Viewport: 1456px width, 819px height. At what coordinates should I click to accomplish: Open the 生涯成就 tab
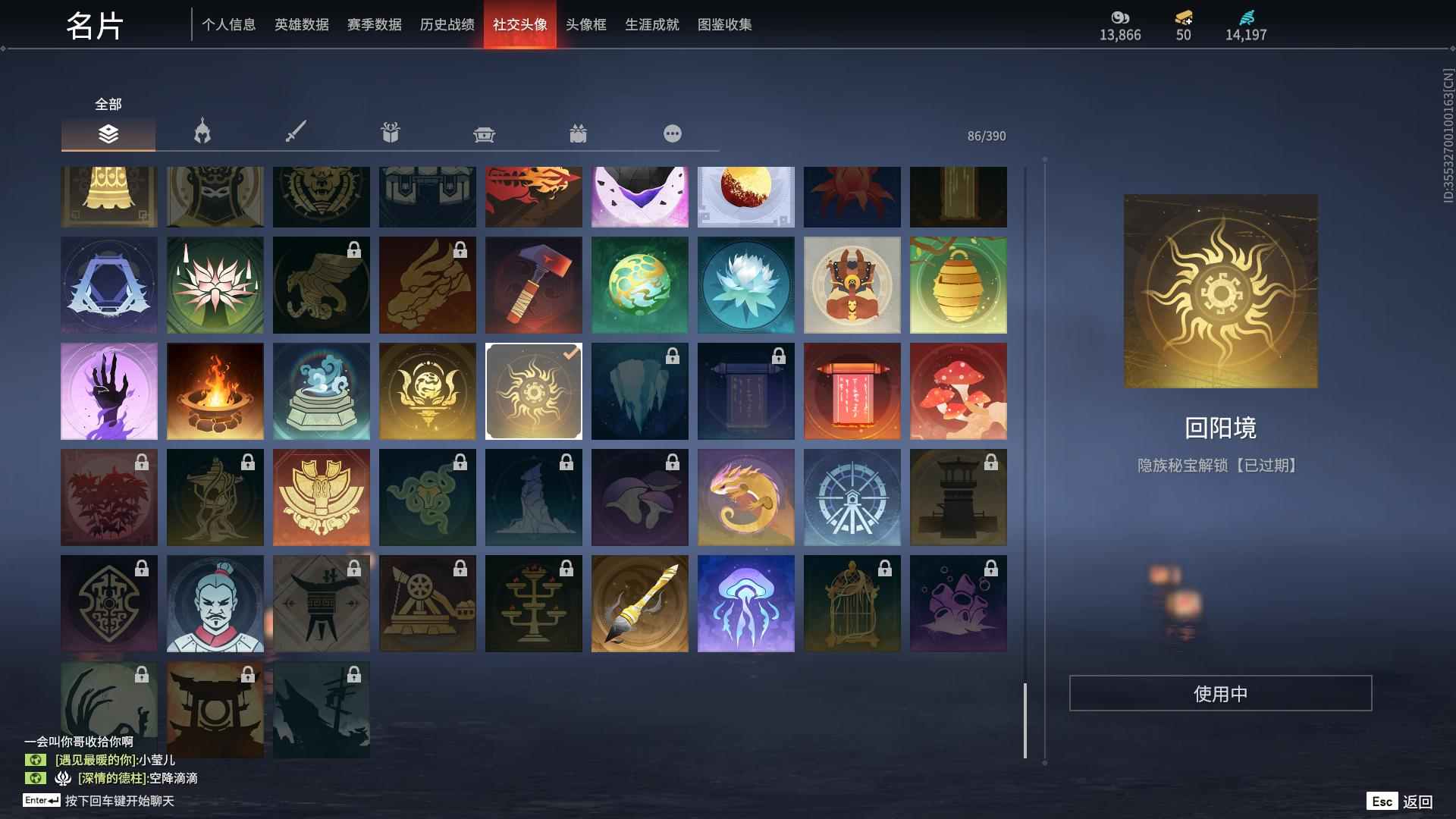coord(651,24)
